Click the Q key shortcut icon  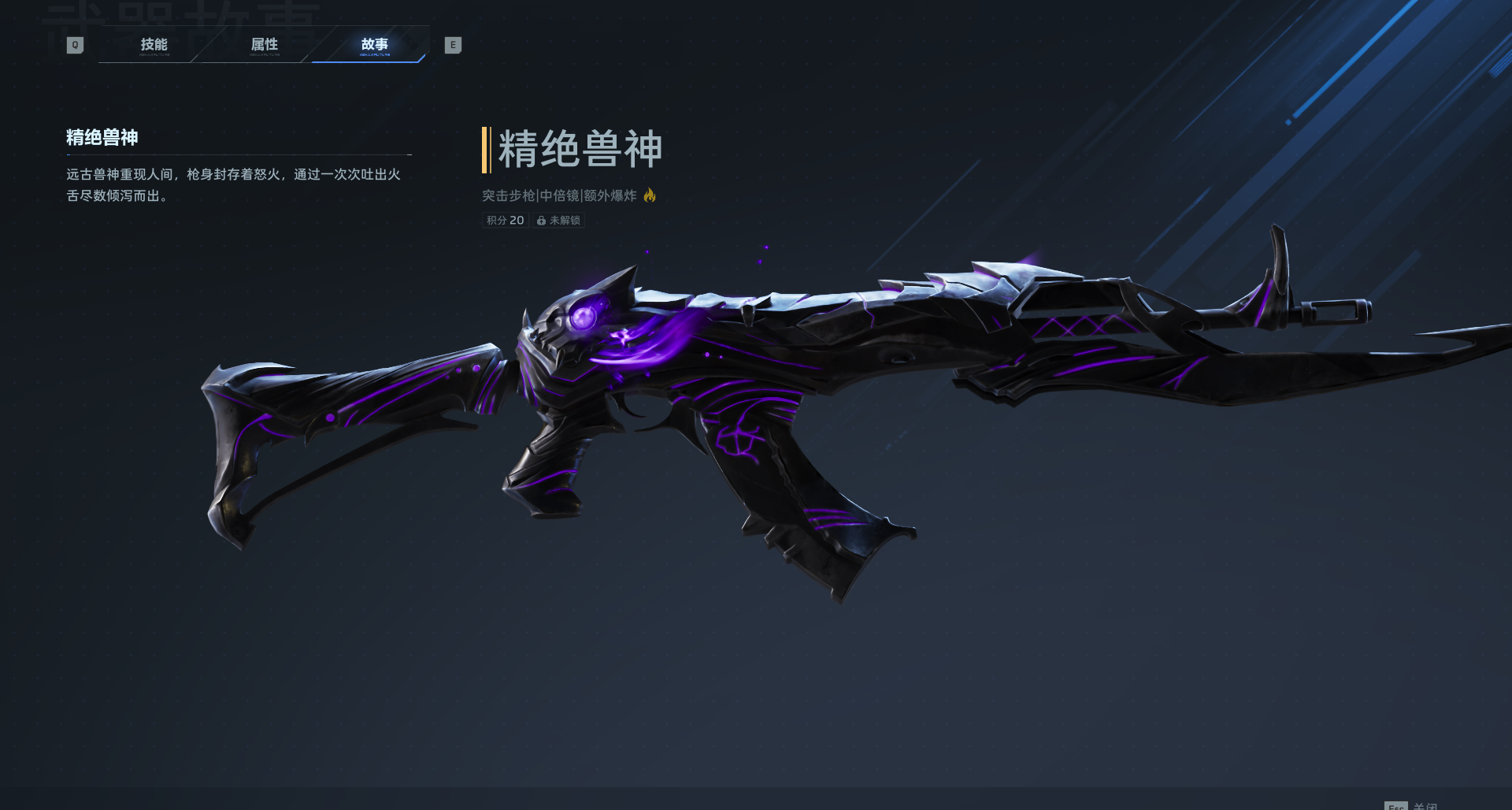coord(75,45)
